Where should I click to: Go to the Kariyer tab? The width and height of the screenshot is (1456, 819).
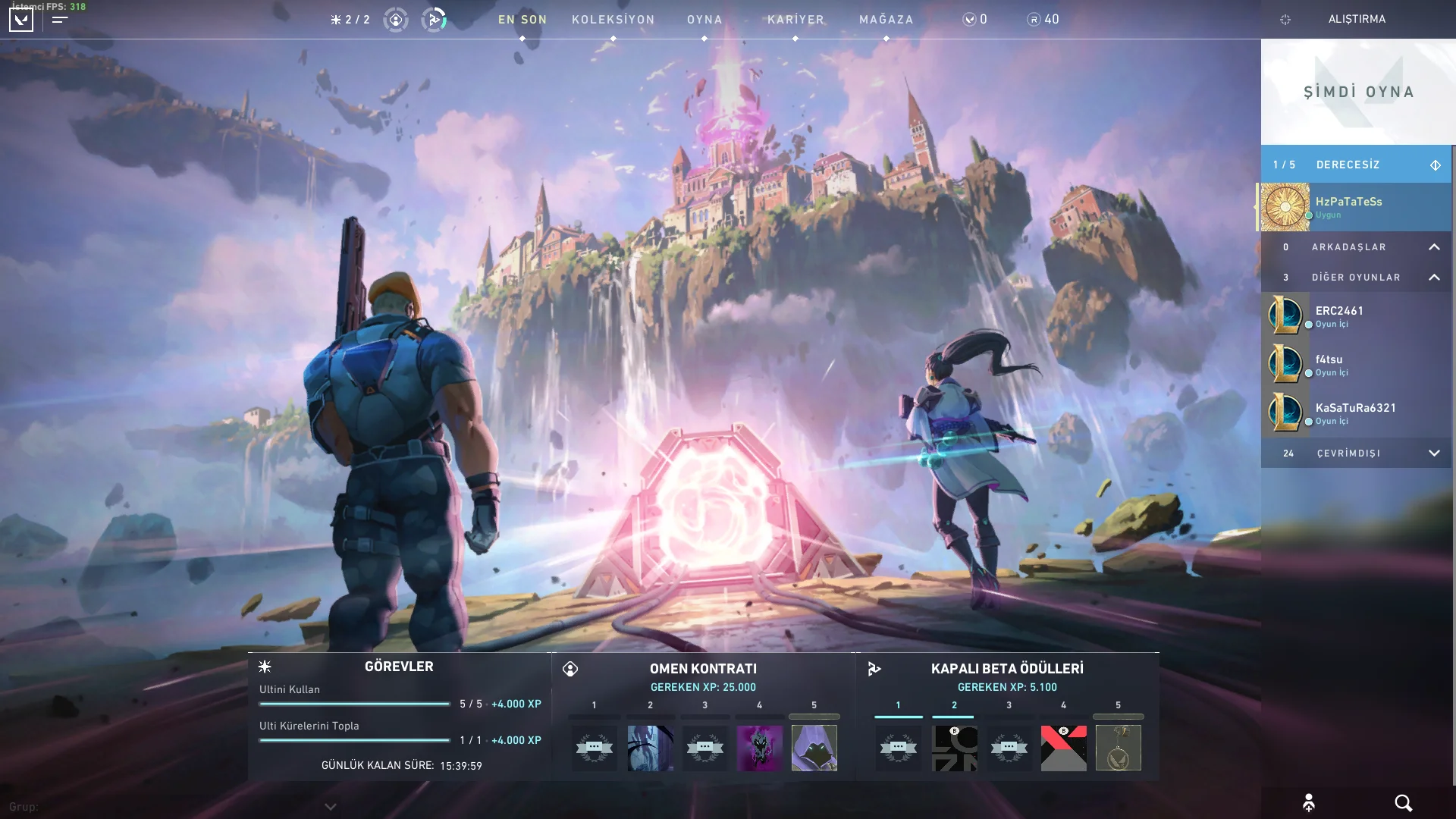[x=795, y=20]
